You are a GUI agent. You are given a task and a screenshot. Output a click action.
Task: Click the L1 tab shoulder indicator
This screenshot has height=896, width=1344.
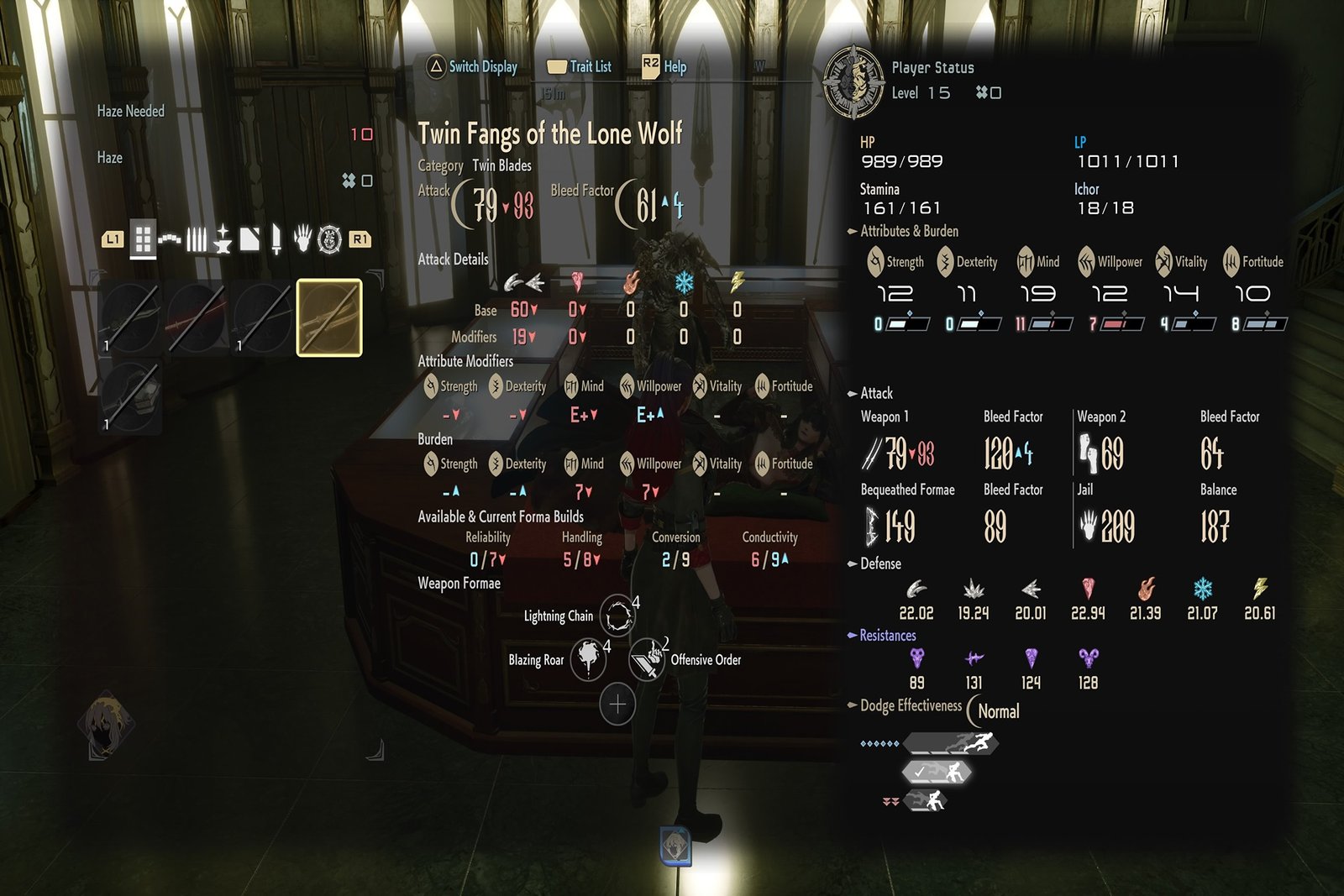tap(115, 238)
